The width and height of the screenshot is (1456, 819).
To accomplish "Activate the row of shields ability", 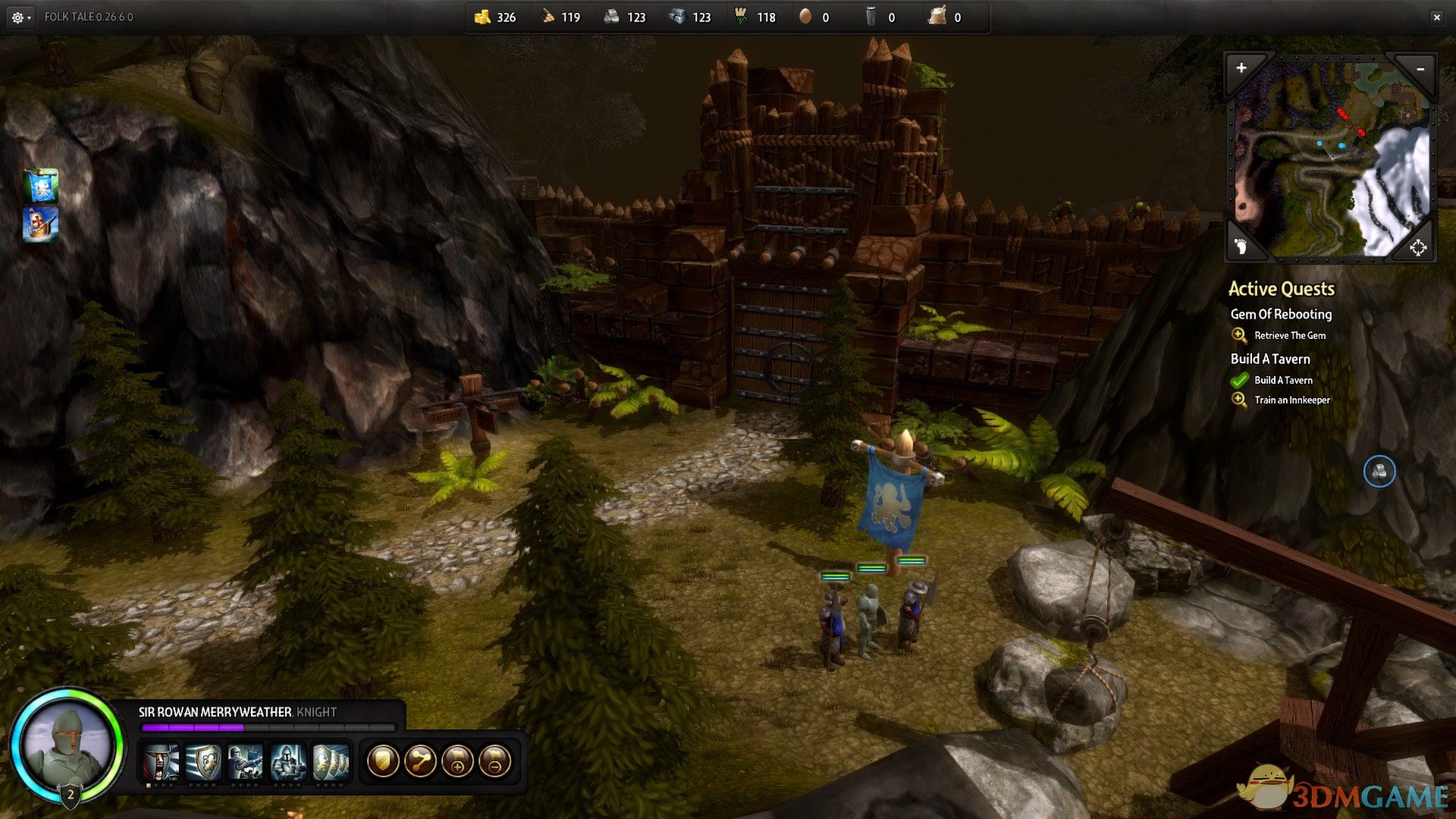I will point(331,761).
